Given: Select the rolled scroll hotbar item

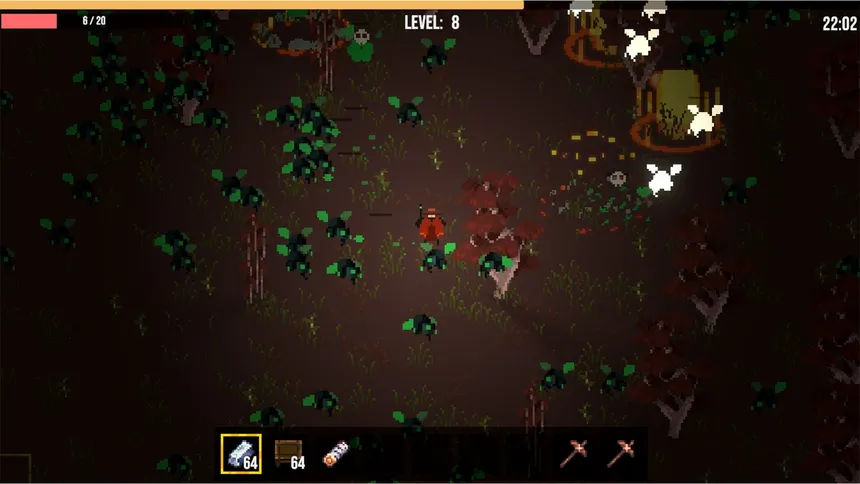Looking at the screenshot, I should (336, 454).
